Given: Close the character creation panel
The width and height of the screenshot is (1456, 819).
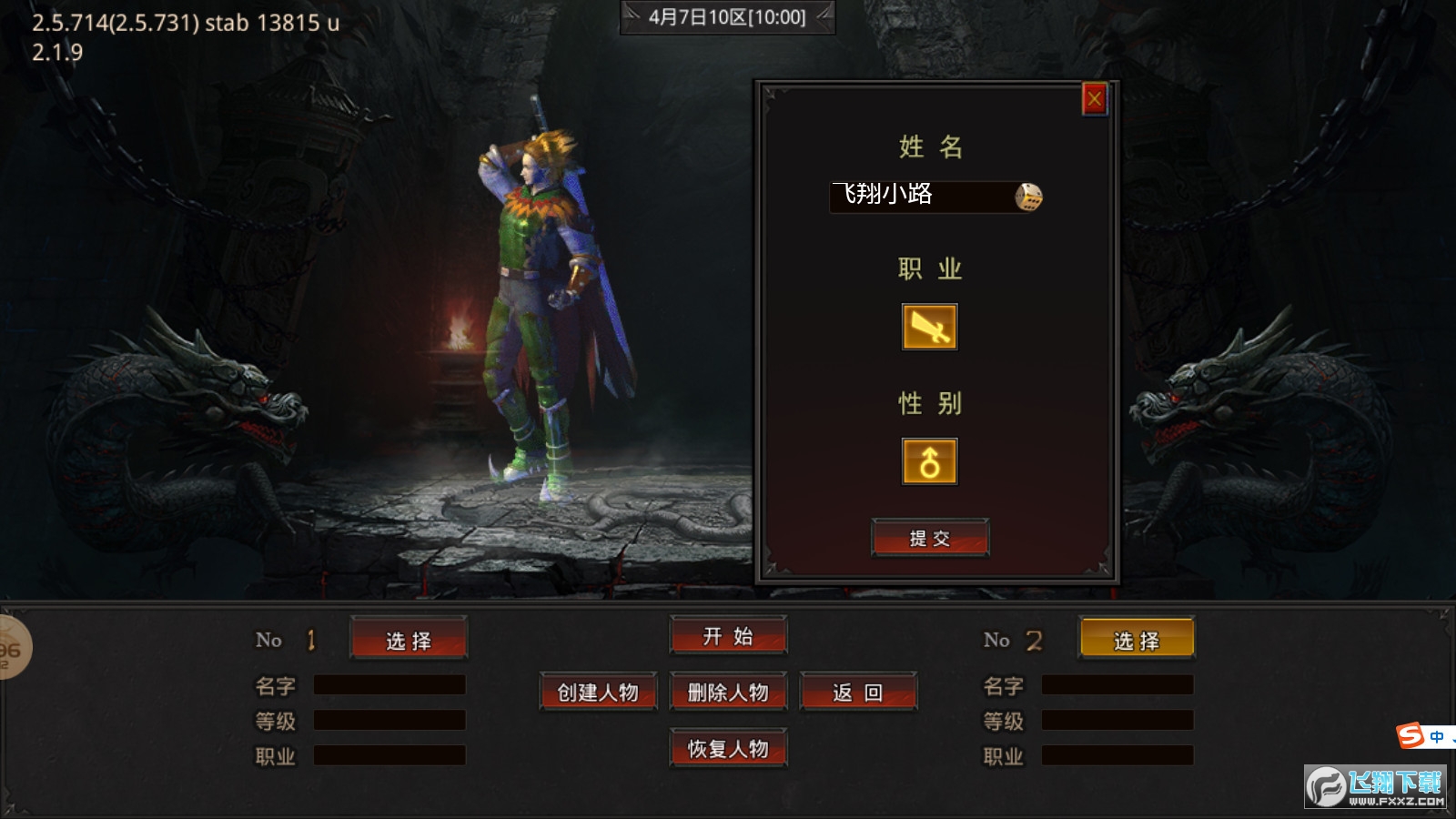Looking at the screenshot, I should coord(1094,99).
